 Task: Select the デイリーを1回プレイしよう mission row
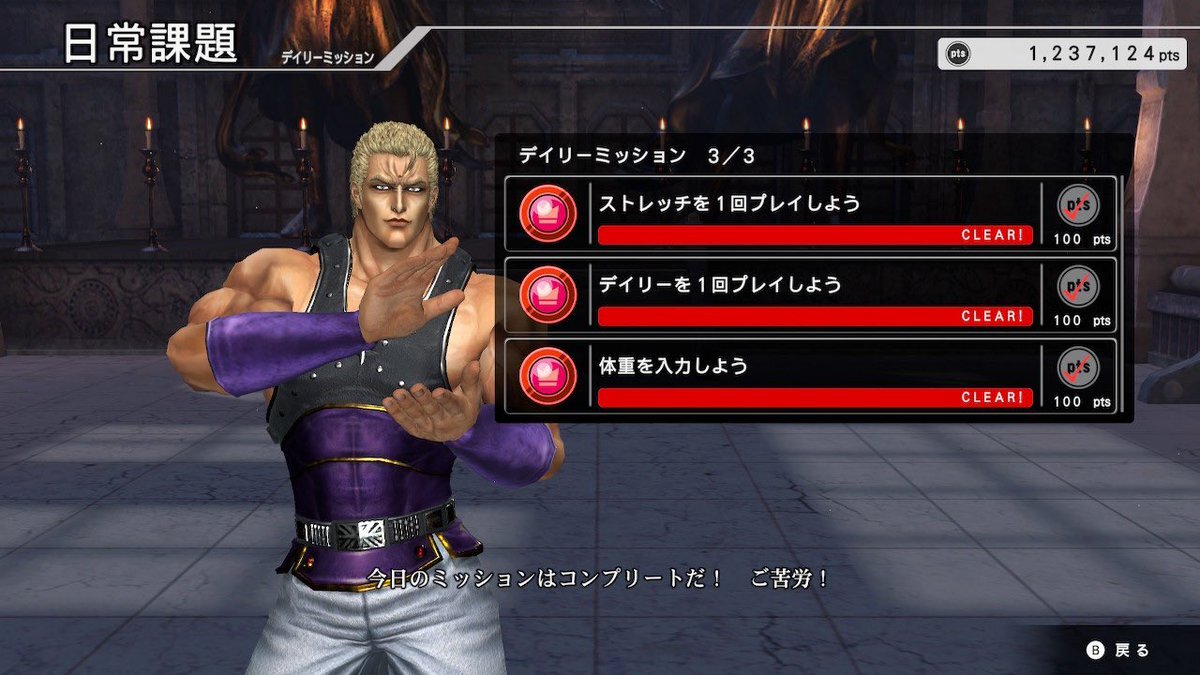coord(810,296)
